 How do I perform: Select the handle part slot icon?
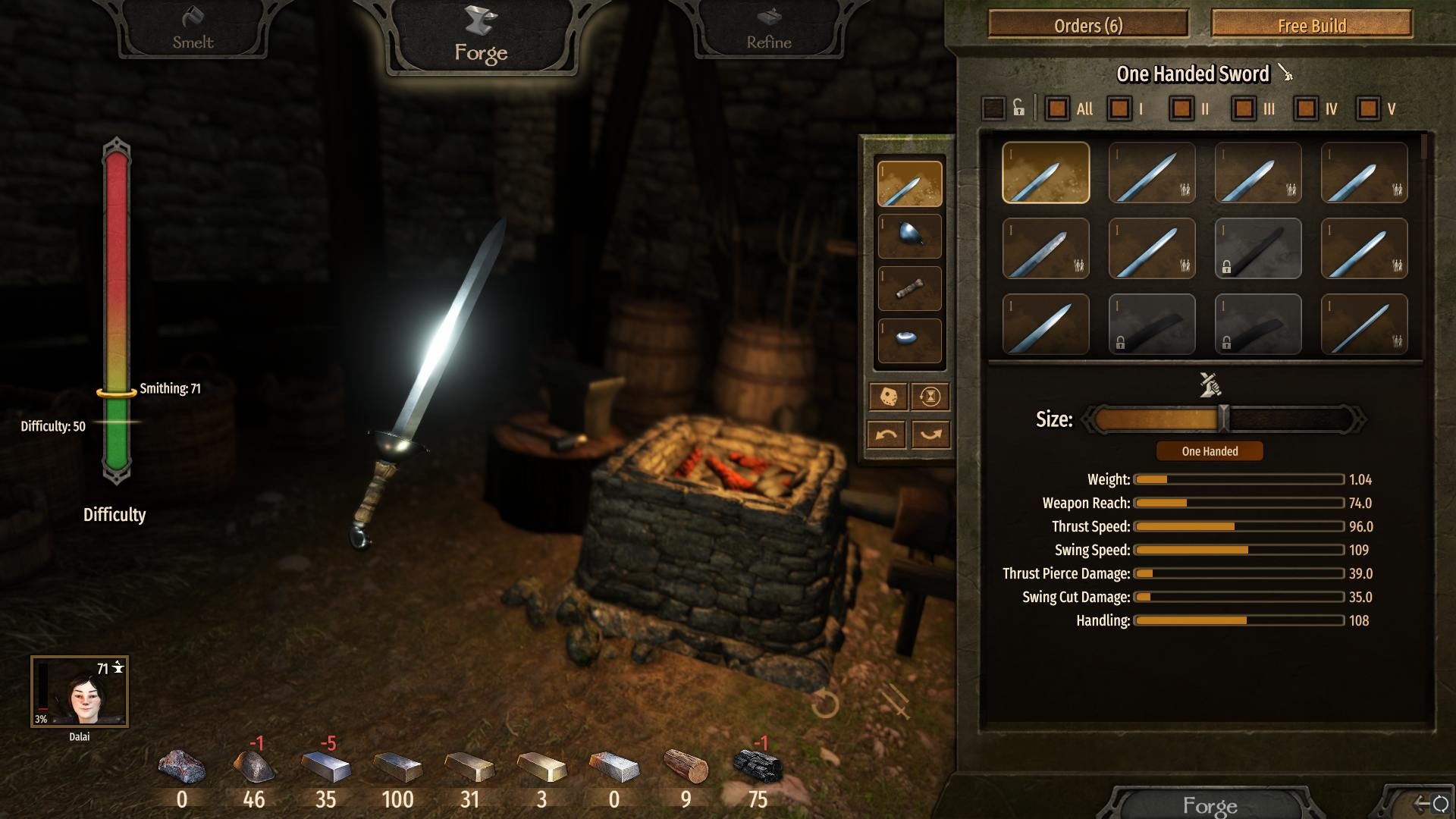909,289
